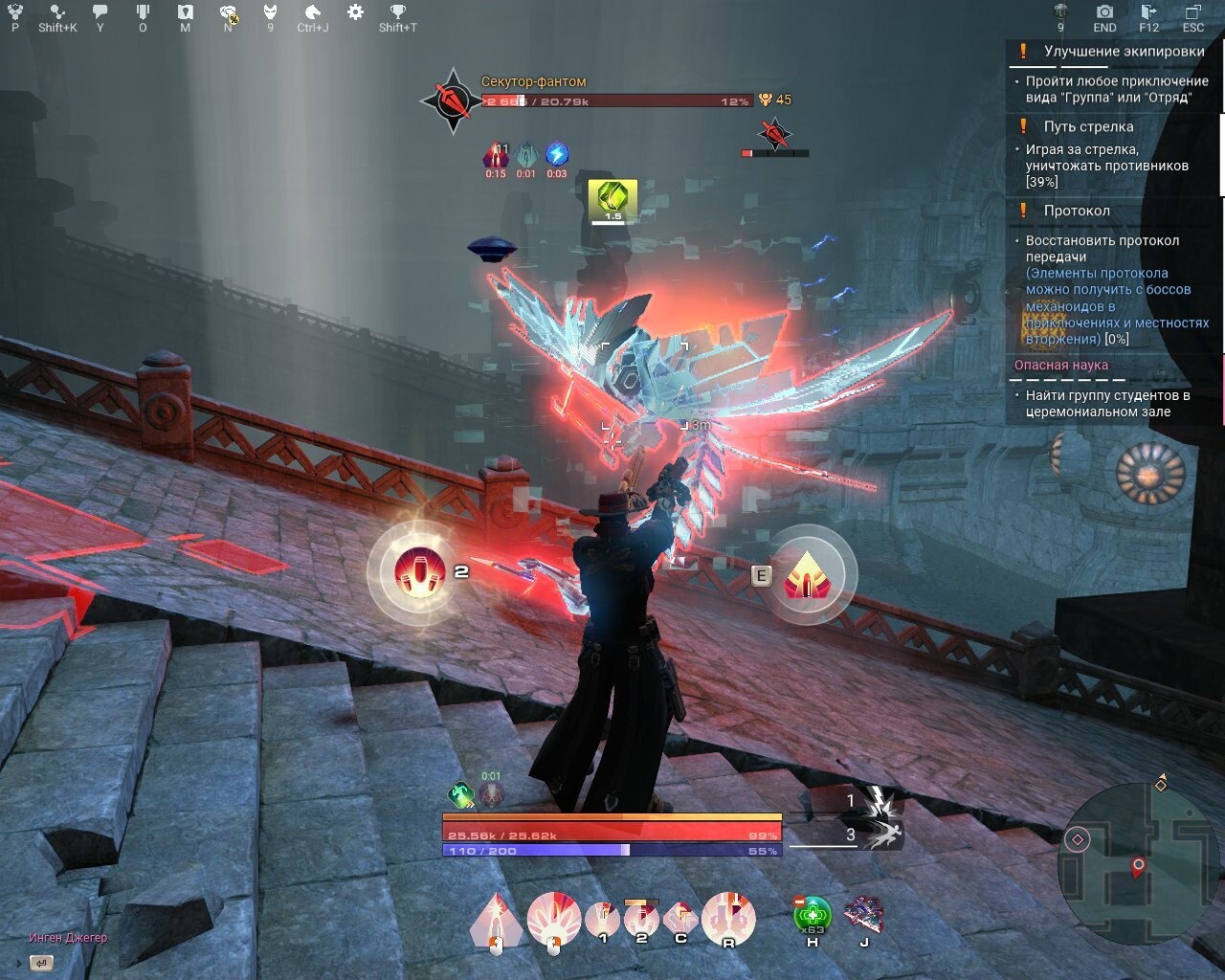Trigger the gadget skill labeled C
1225x980 pixels.
pos(680,916)
